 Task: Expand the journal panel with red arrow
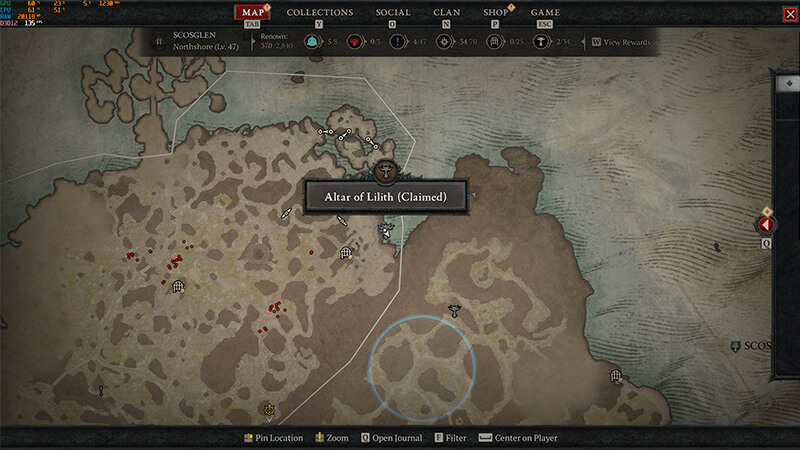pyautogui.click(x=768, y=225)
